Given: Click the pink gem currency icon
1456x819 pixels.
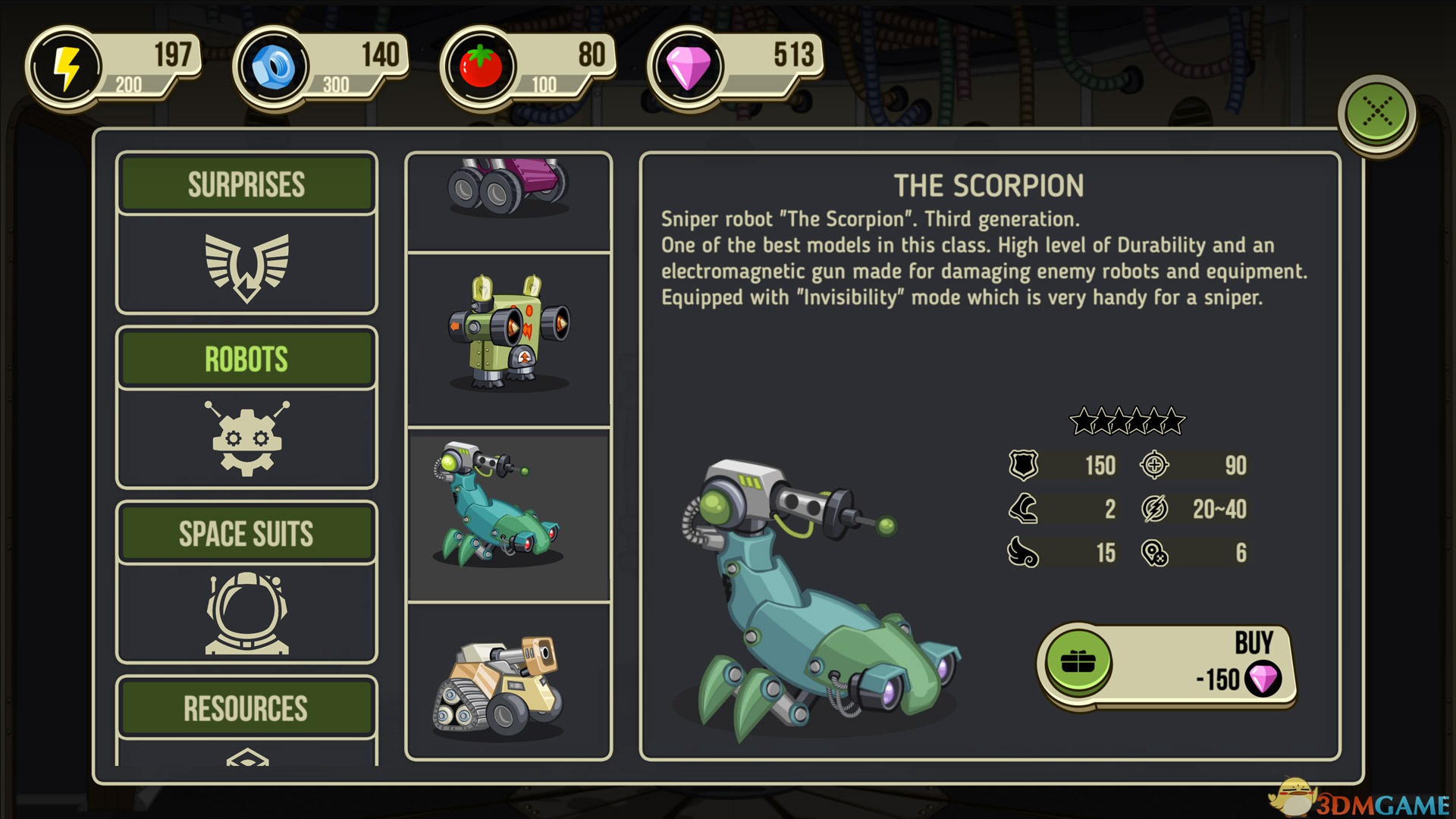Looking at the screenshot, I should point(687,67).
